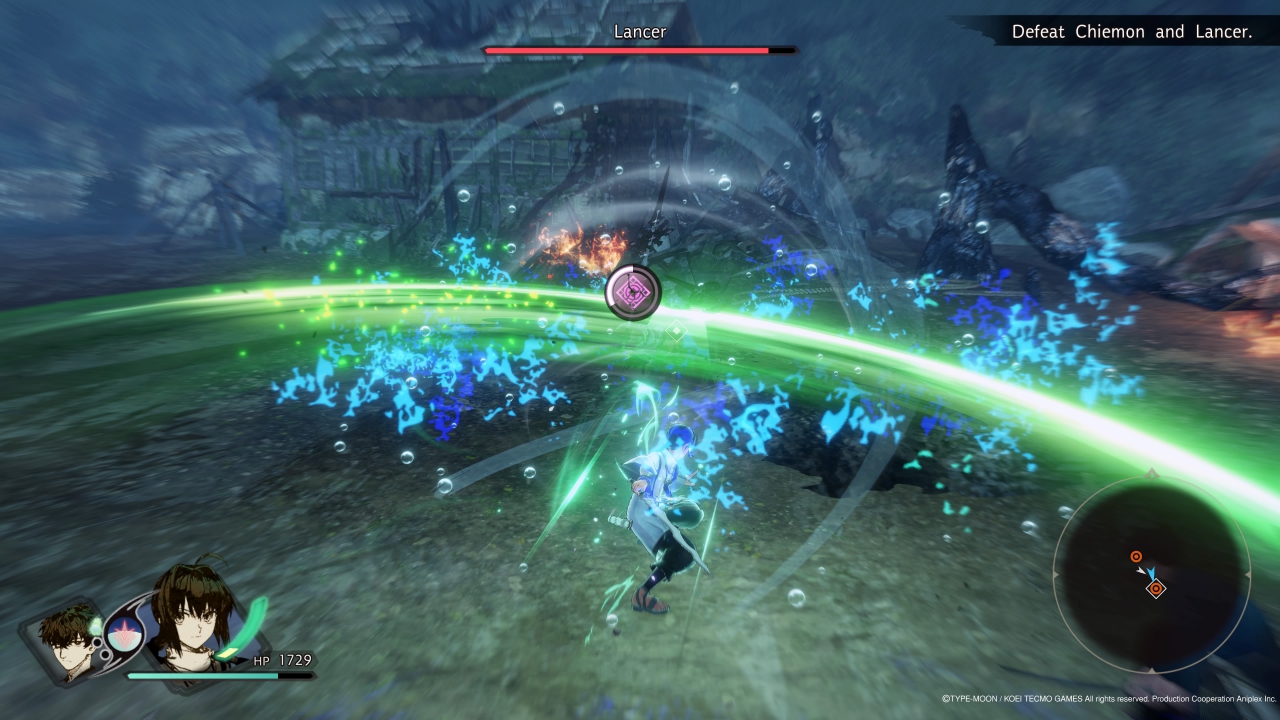Click the pink lock-on target reticle
The width and height of the screenshot is (1280, 720).
point(633,292)
